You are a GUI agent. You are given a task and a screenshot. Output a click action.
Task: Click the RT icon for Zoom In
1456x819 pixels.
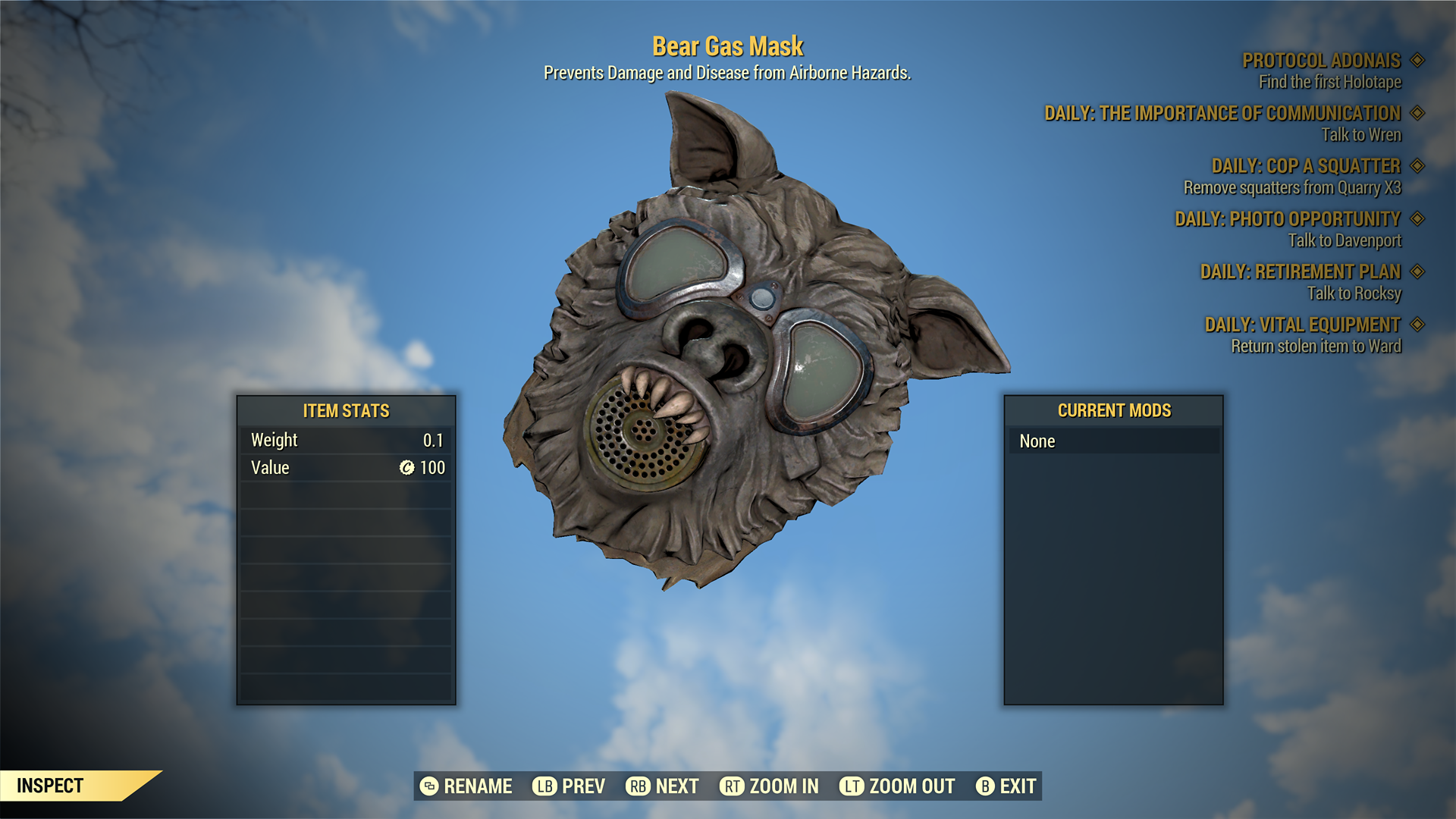(x=733, y=786)
